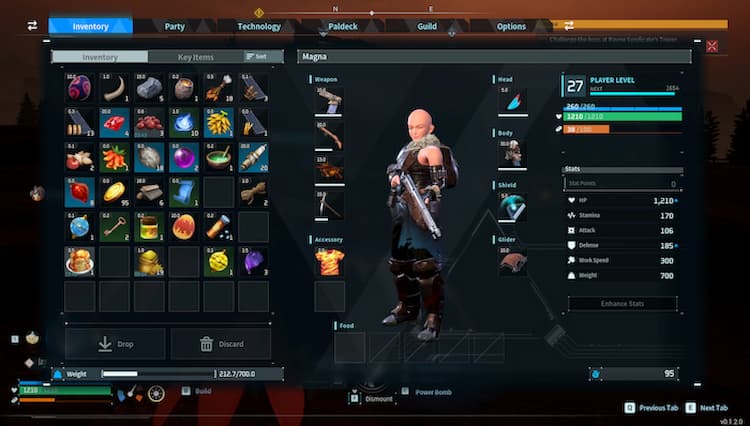750x426 pixels.
Task: Open Enhance Stats
Action: (x=623, y=303)
